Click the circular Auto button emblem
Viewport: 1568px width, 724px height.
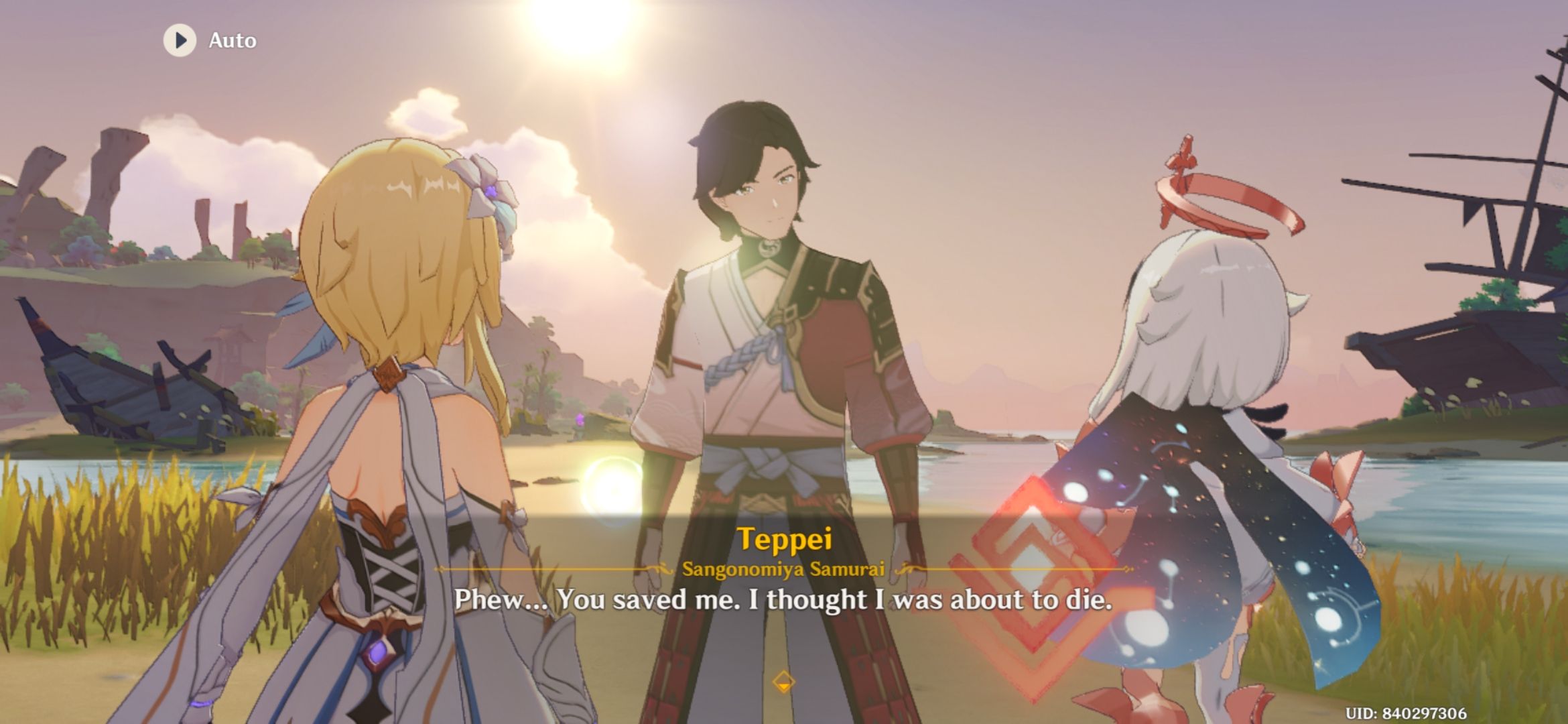pos(179,41)
